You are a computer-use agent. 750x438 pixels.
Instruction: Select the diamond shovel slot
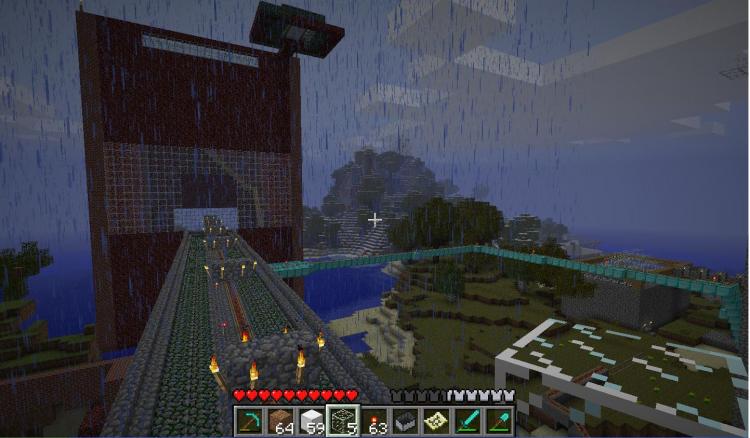[497, 421]
